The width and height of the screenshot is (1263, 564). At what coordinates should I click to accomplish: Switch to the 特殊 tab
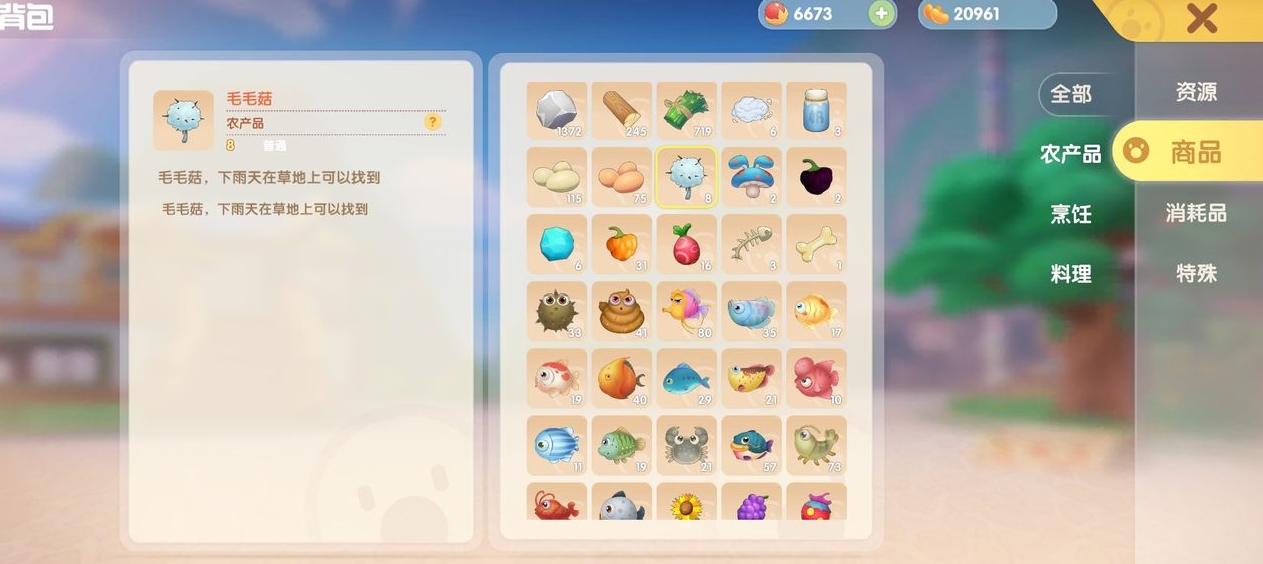(x=1196, y=273)
